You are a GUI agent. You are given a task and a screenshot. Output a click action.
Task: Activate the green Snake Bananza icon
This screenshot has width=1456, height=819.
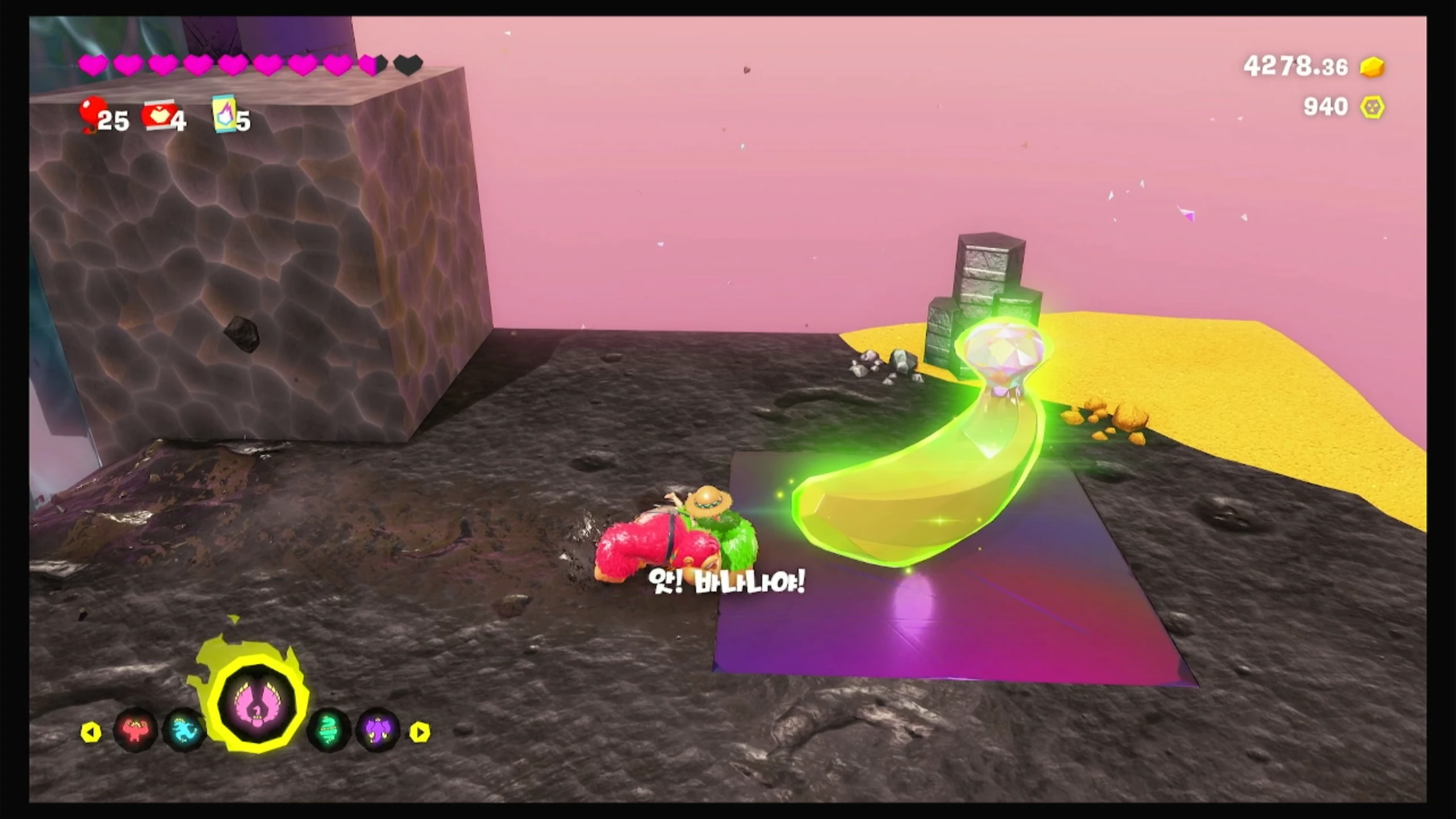click(x=328, y=731)
